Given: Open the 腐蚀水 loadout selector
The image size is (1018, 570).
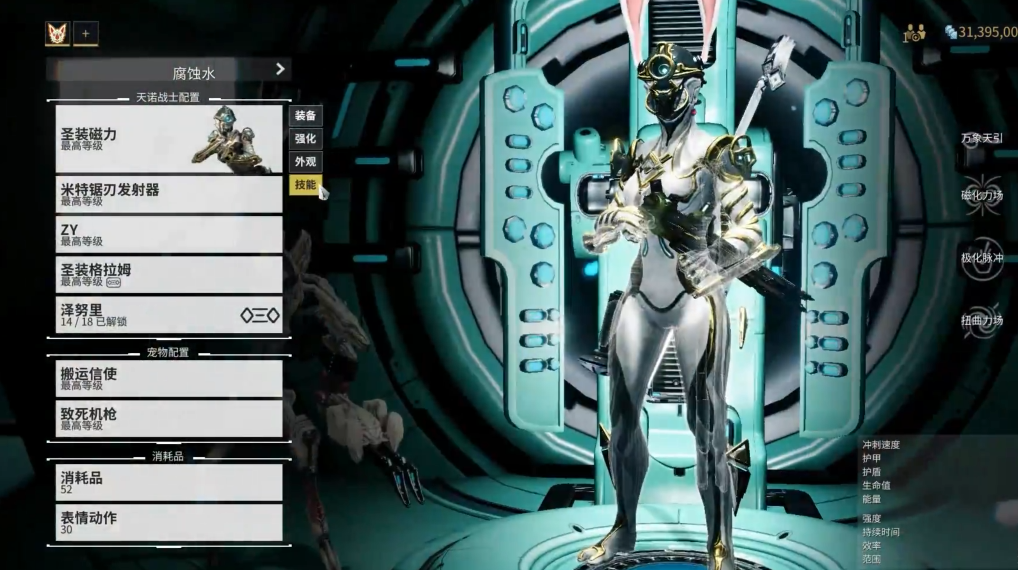Looking at the screenshot, I should click(x=169, y=70).
